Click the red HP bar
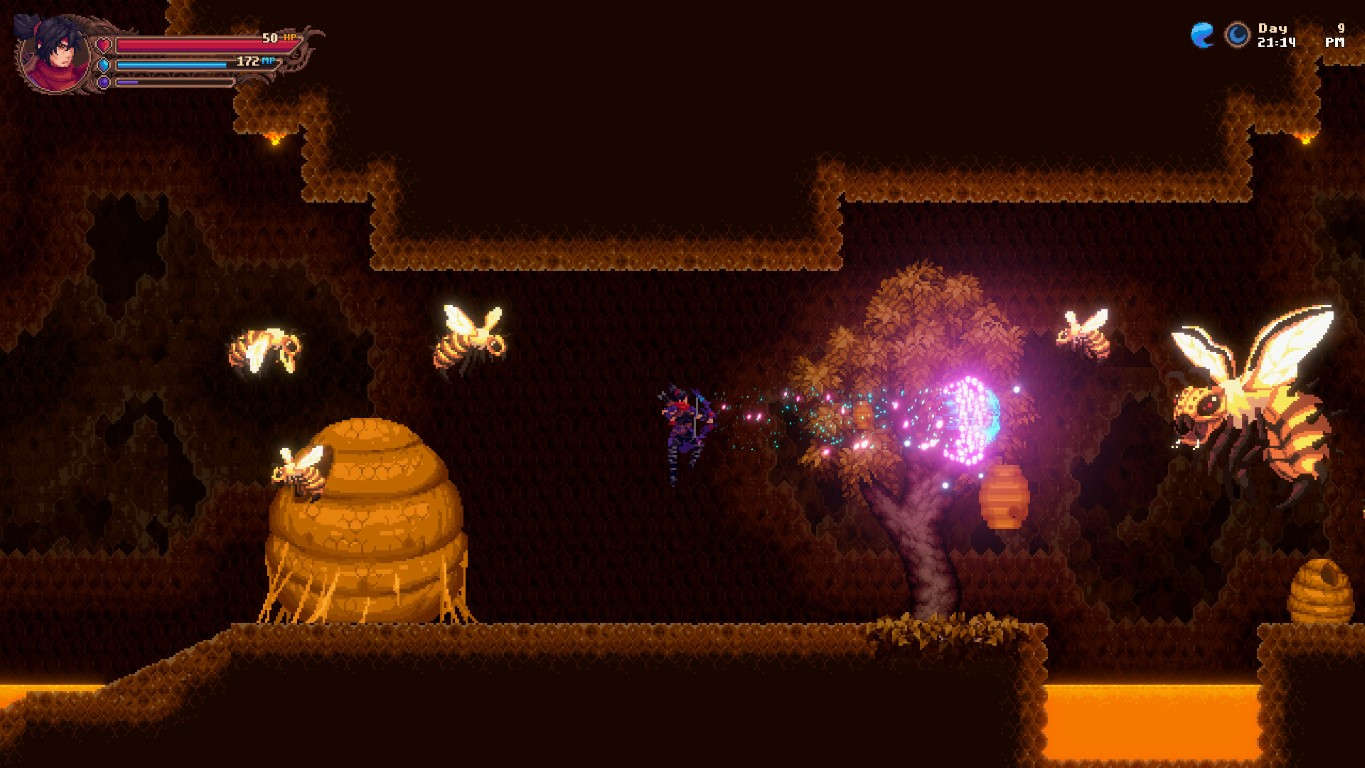 [200, 46]
